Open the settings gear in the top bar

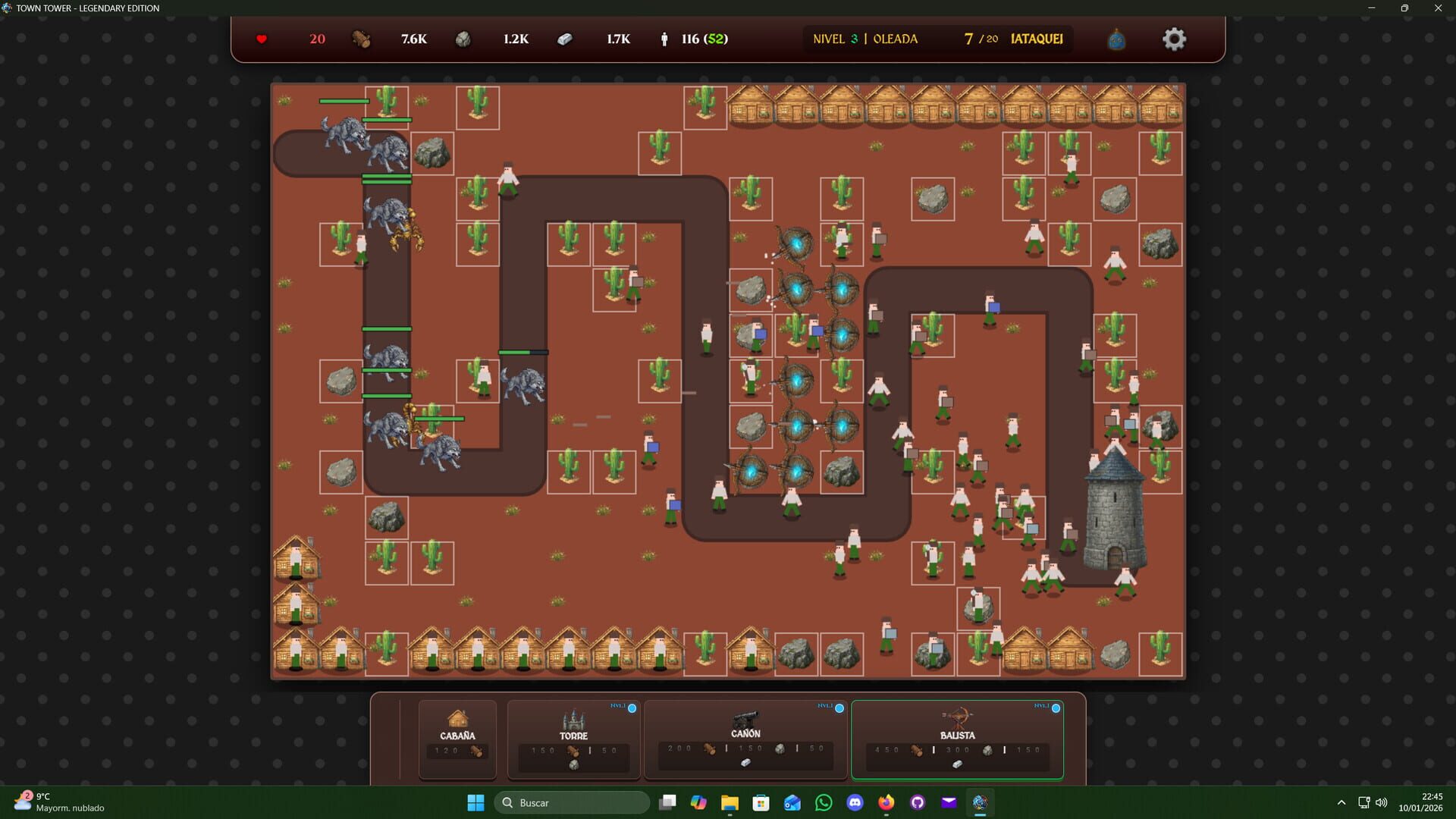pos(1174,39)
